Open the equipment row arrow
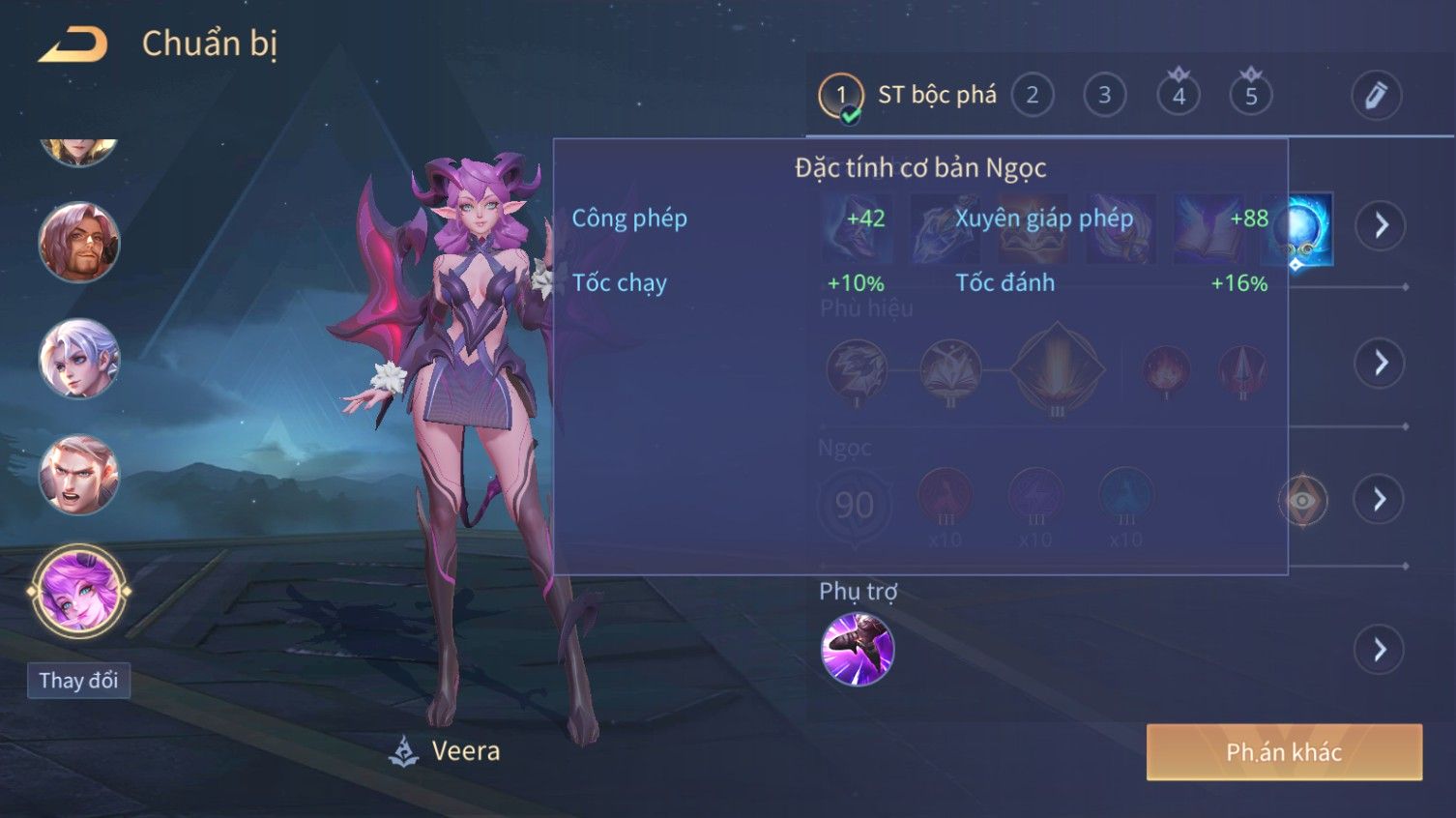This screenshot has height=818, width=1456. 1380,225
